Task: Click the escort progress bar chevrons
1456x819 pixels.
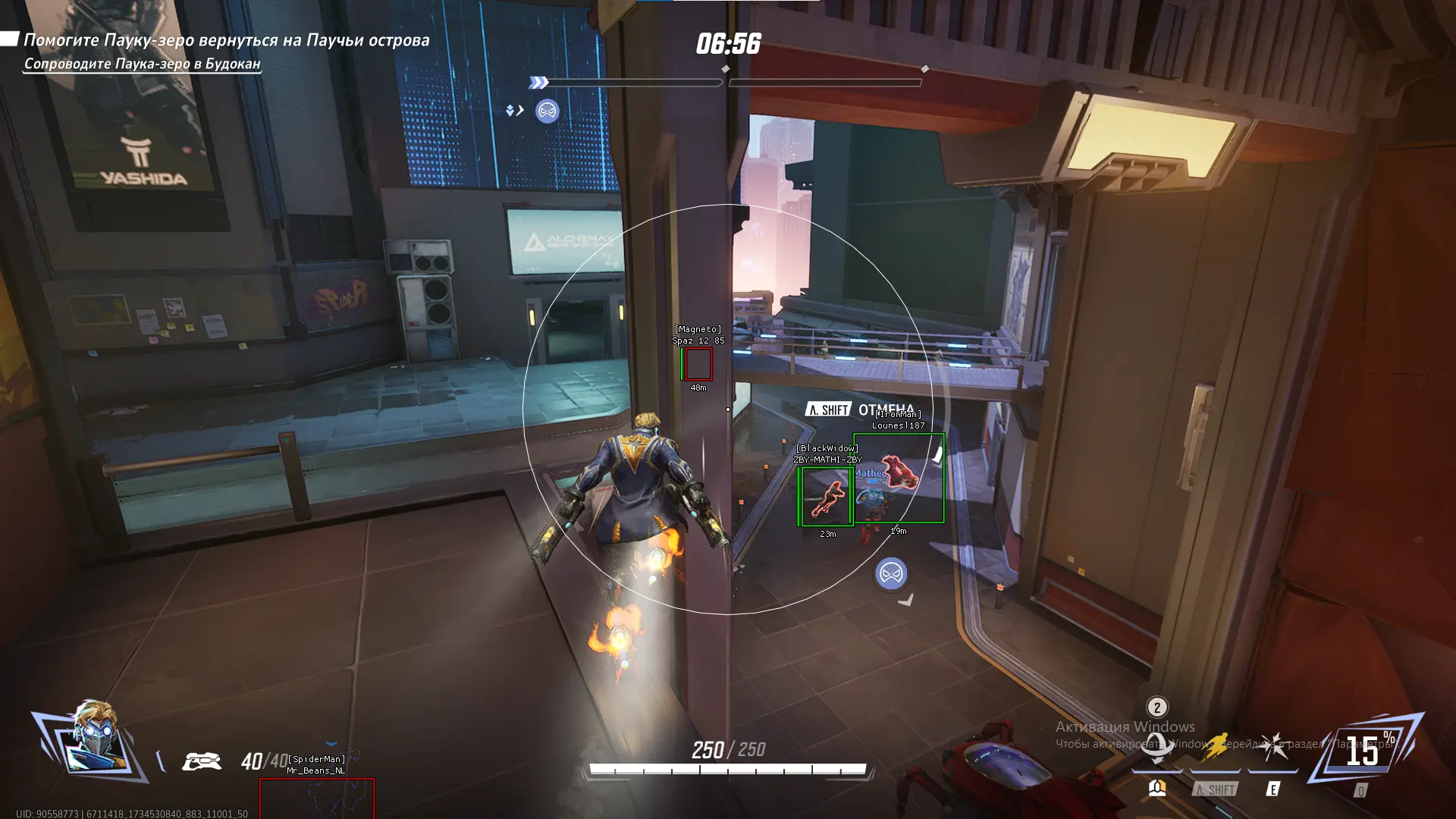Action: (x=538, y=83)
